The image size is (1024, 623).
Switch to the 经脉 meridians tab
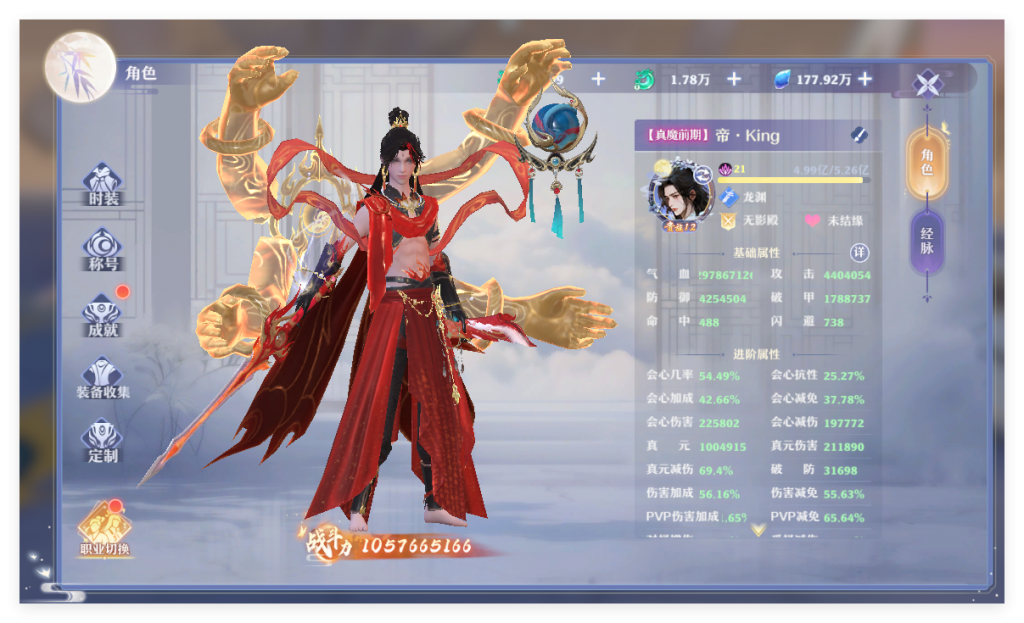[927, 242]
